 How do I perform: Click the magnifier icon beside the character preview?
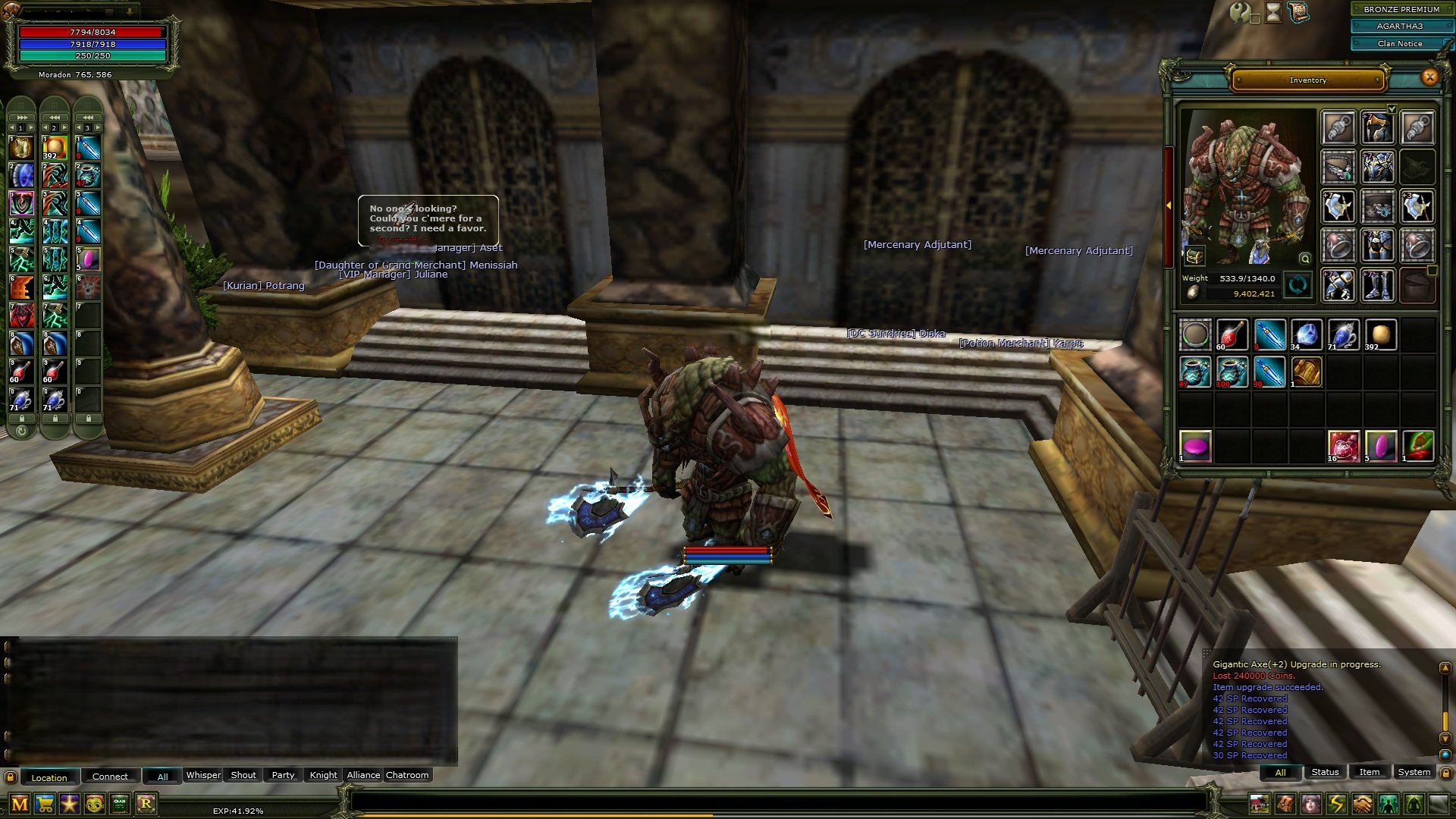pos(1307,259)
